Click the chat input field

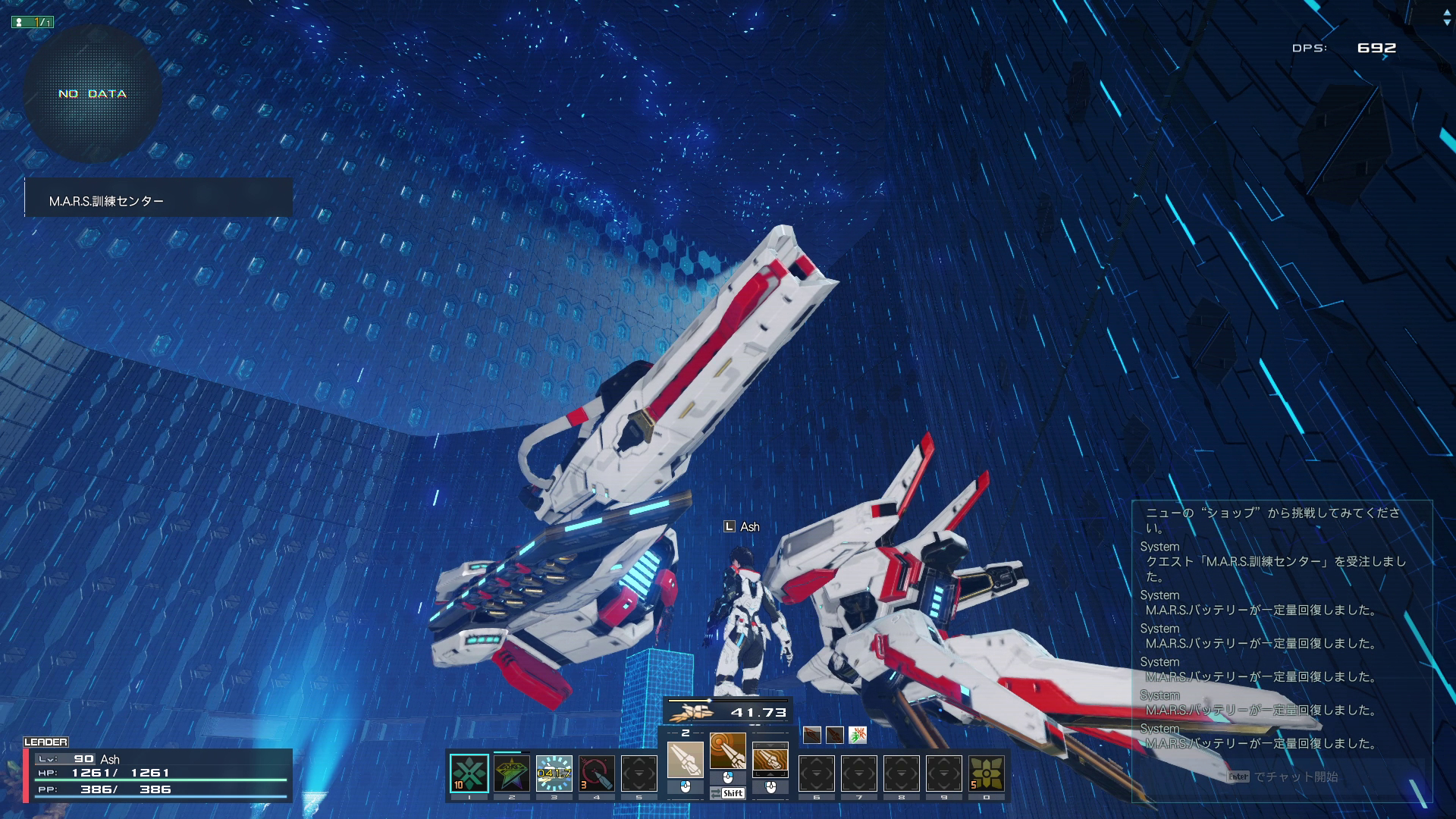coord(1282,777)
